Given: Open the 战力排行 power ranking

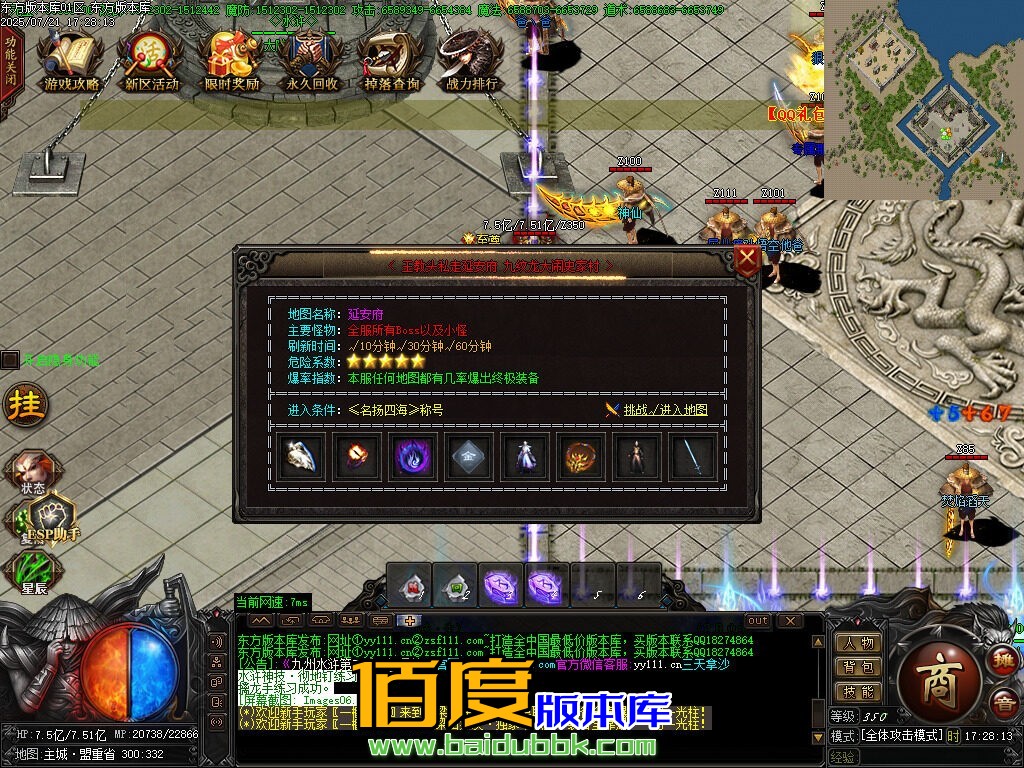Looking at the screenshot, I should pyautogui.click(x=472, y=62).
